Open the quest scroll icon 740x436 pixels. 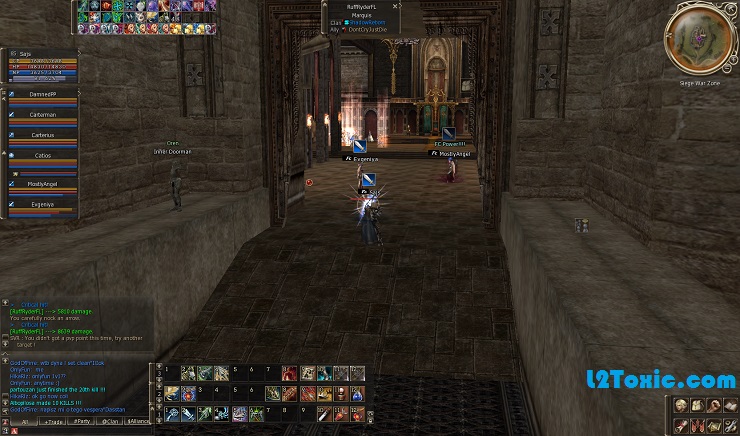[x=681, y=427]
